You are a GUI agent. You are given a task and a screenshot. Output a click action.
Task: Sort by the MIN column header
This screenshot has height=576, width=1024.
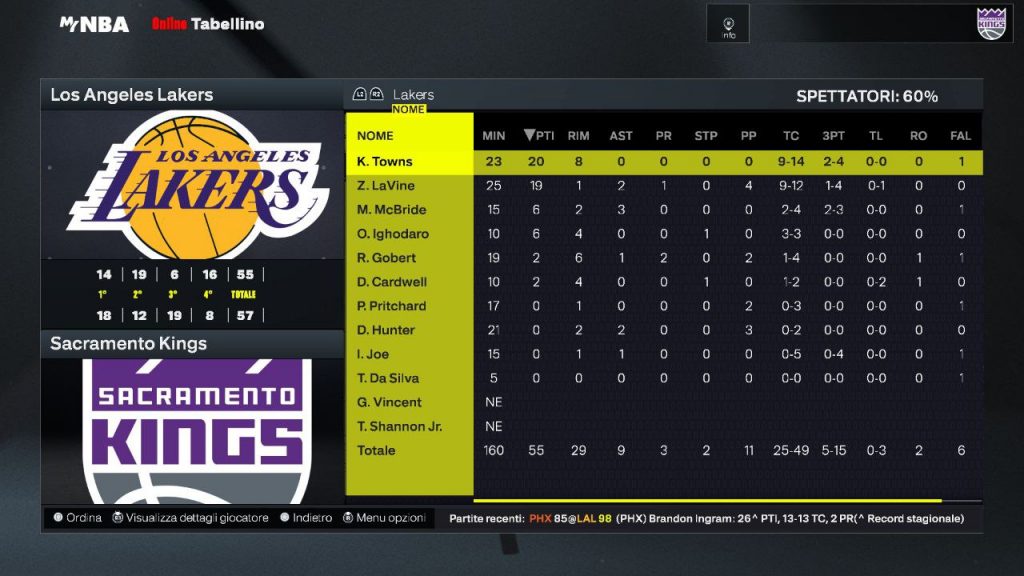tap(494, 136)
